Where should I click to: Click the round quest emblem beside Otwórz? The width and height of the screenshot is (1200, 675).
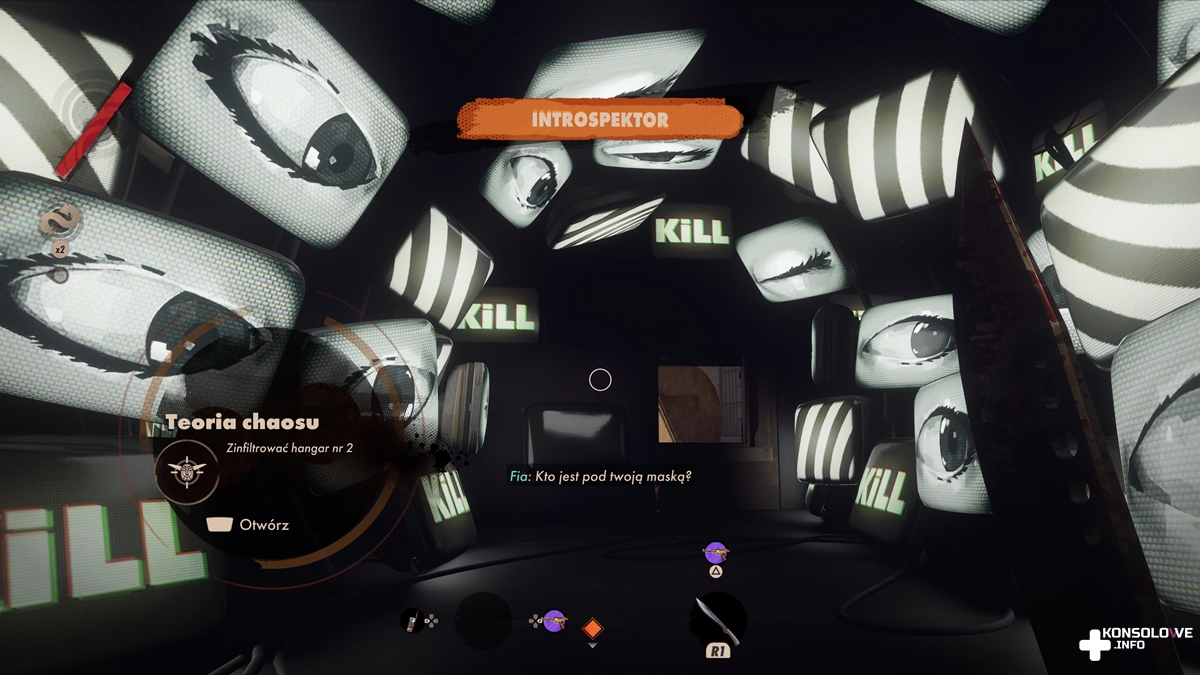(x=186, y=470)
